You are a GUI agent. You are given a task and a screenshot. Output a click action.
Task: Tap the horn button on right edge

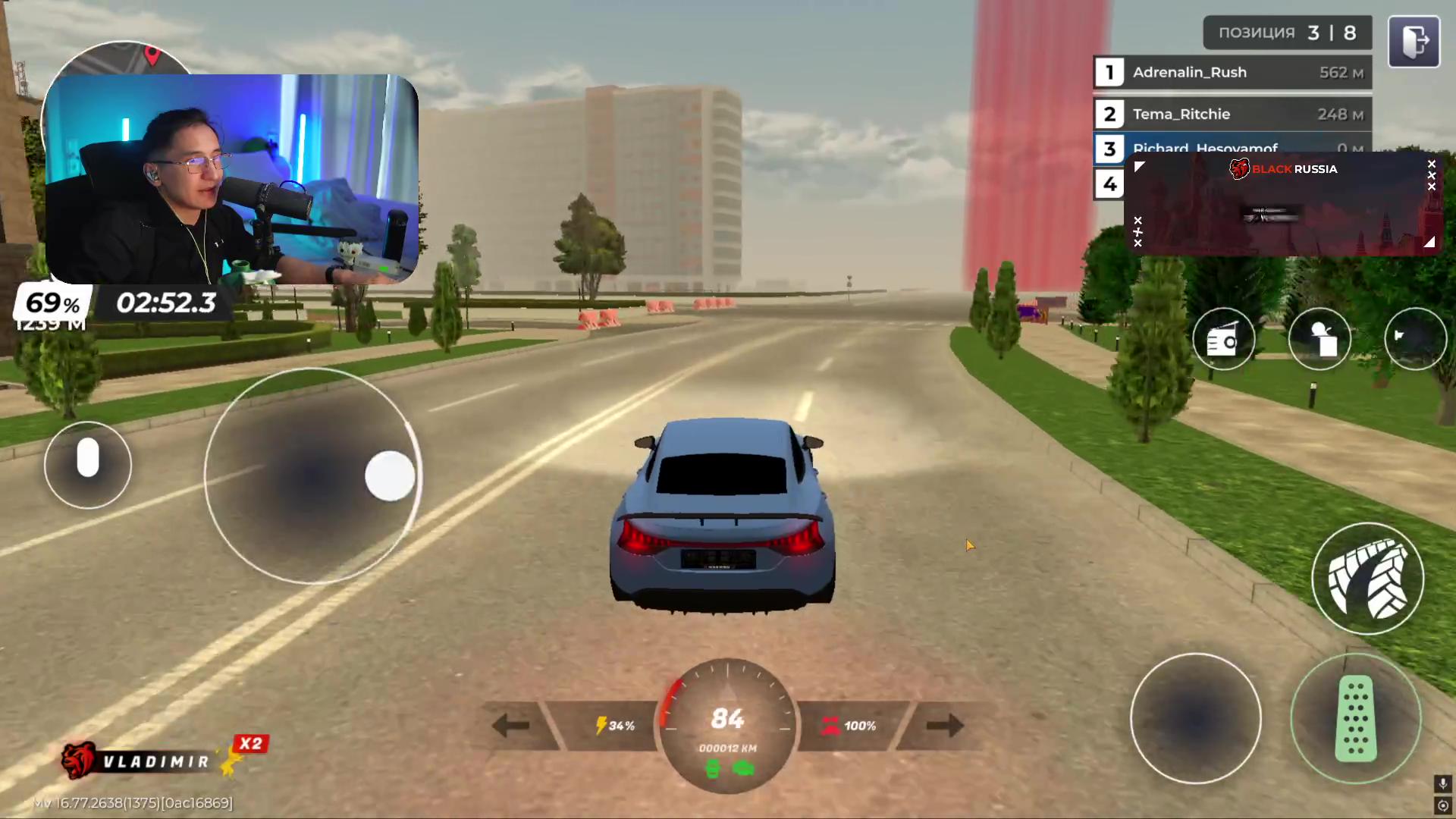(x=1415, y=340)
